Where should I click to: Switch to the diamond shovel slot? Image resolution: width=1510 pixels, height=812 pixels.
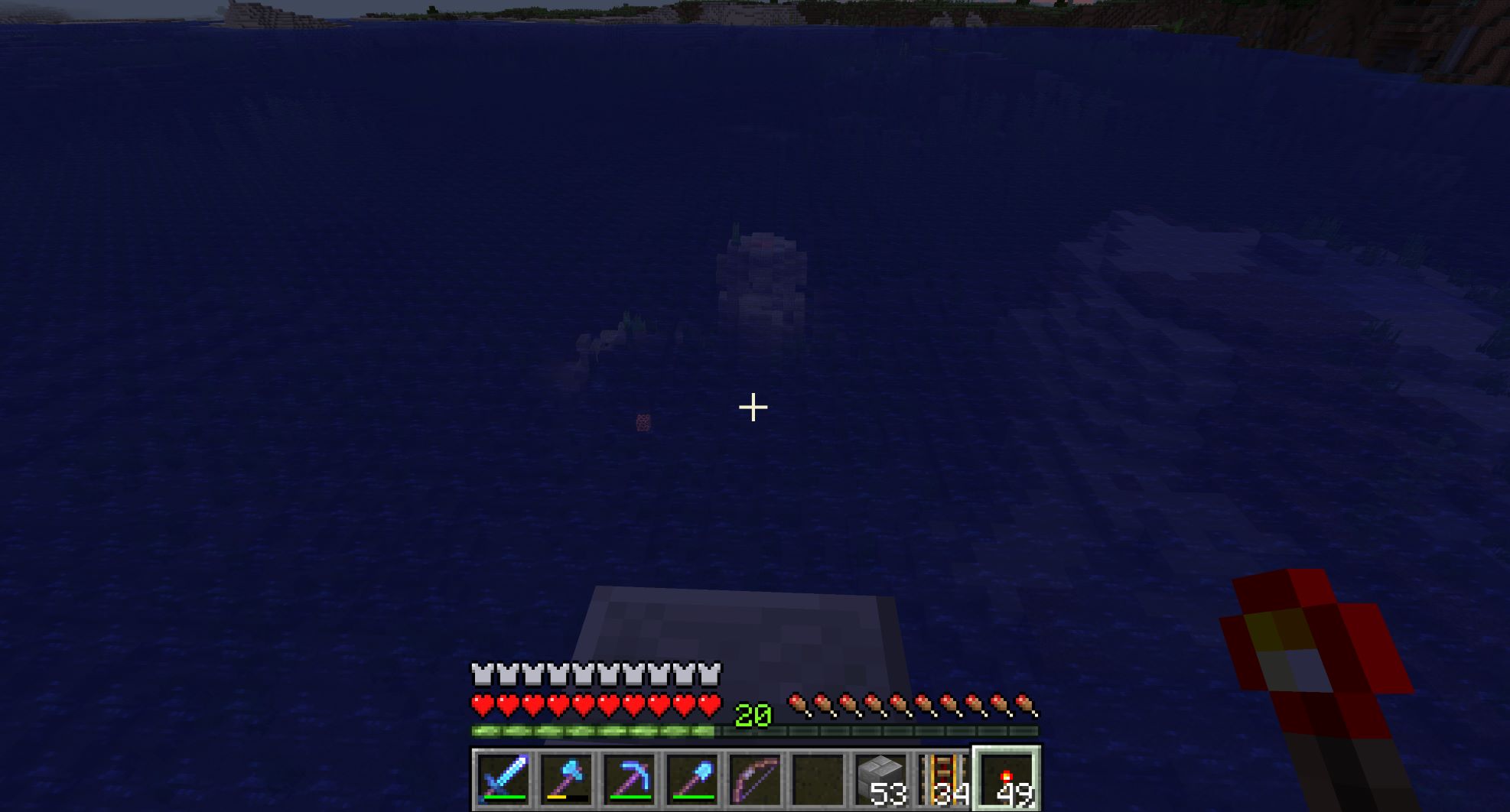coord(692,779)
